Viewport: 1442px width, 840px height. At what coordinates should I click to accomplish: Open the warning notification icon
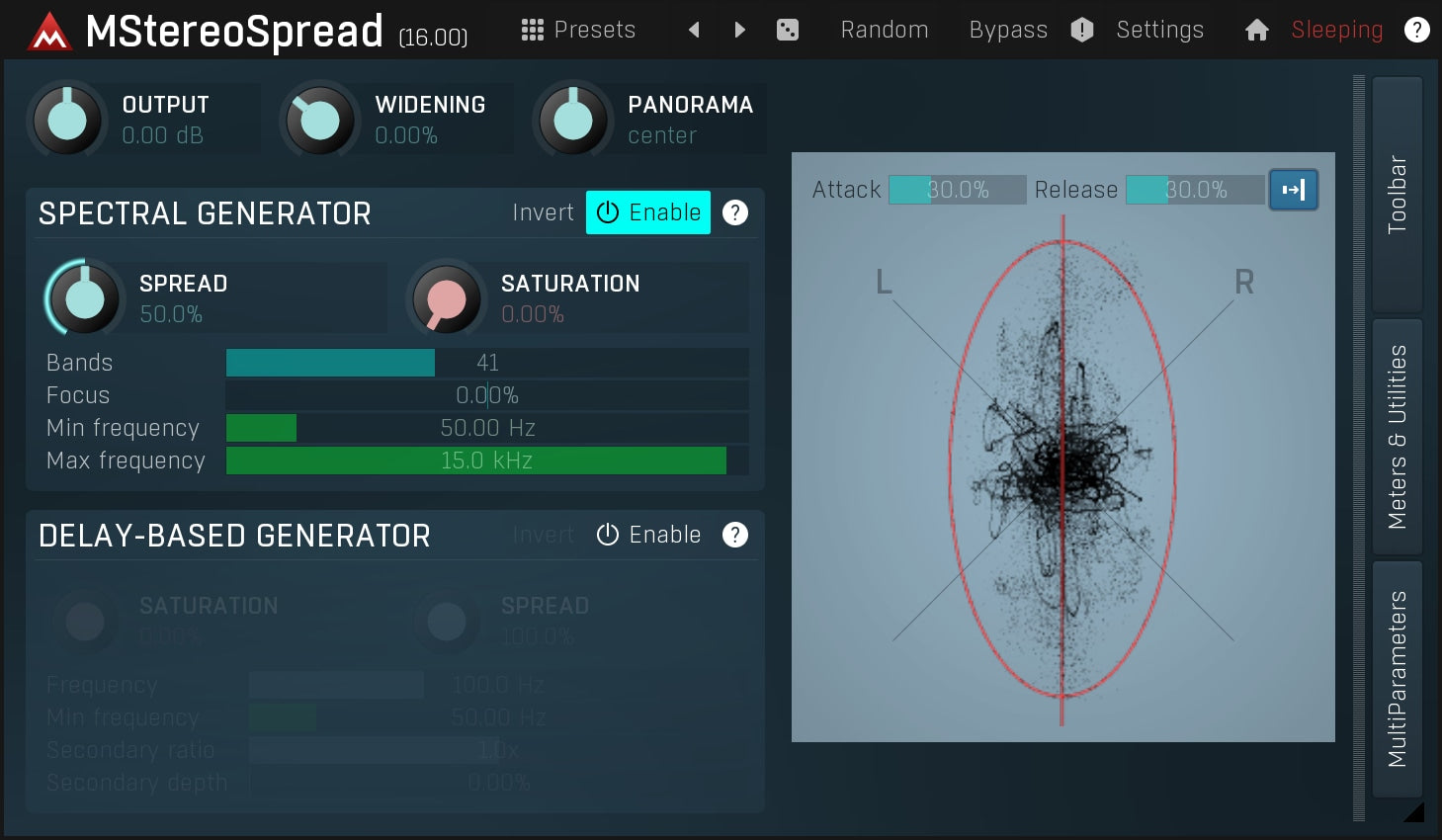tap(1081, 30)
